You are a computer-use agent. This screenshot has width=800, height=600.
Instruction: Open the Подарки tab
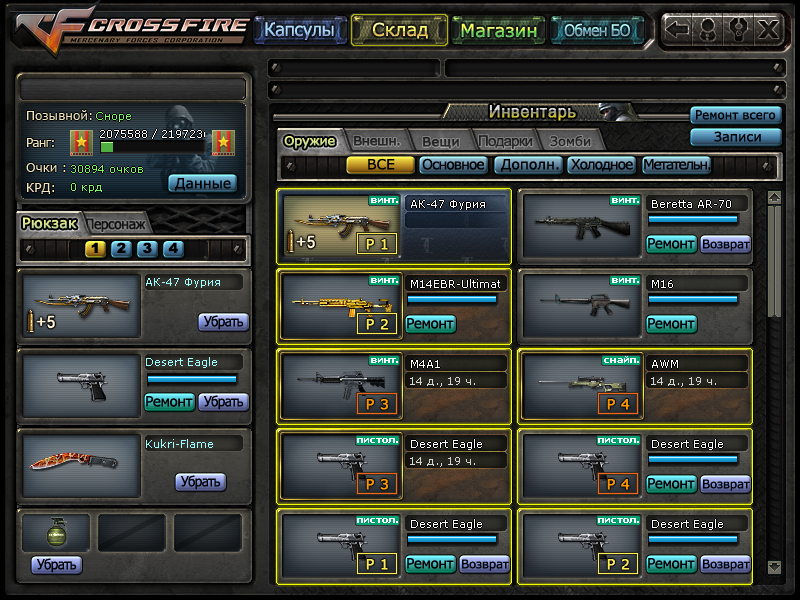(x=505, y=141)
